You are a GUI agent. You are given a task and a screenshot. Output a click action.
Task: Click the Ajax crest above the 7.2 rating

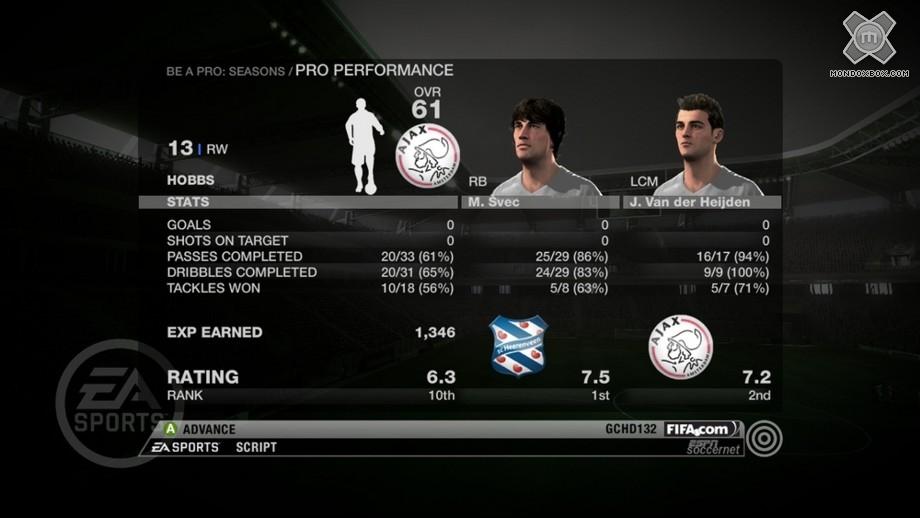tap(680, 346)
